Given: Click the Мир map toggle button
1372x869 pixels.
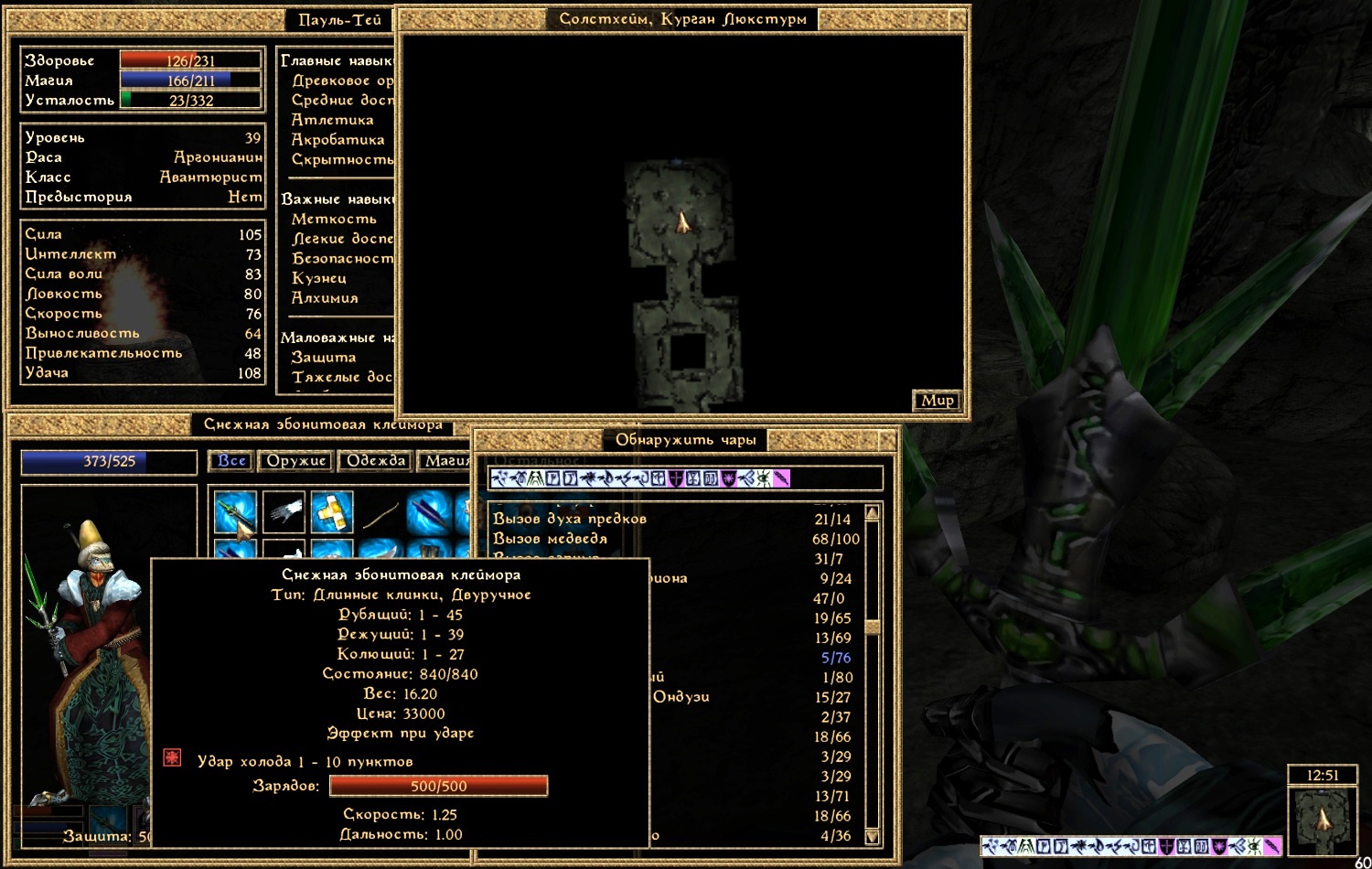Looking at the screenshot, I should (x=937, y=401).
